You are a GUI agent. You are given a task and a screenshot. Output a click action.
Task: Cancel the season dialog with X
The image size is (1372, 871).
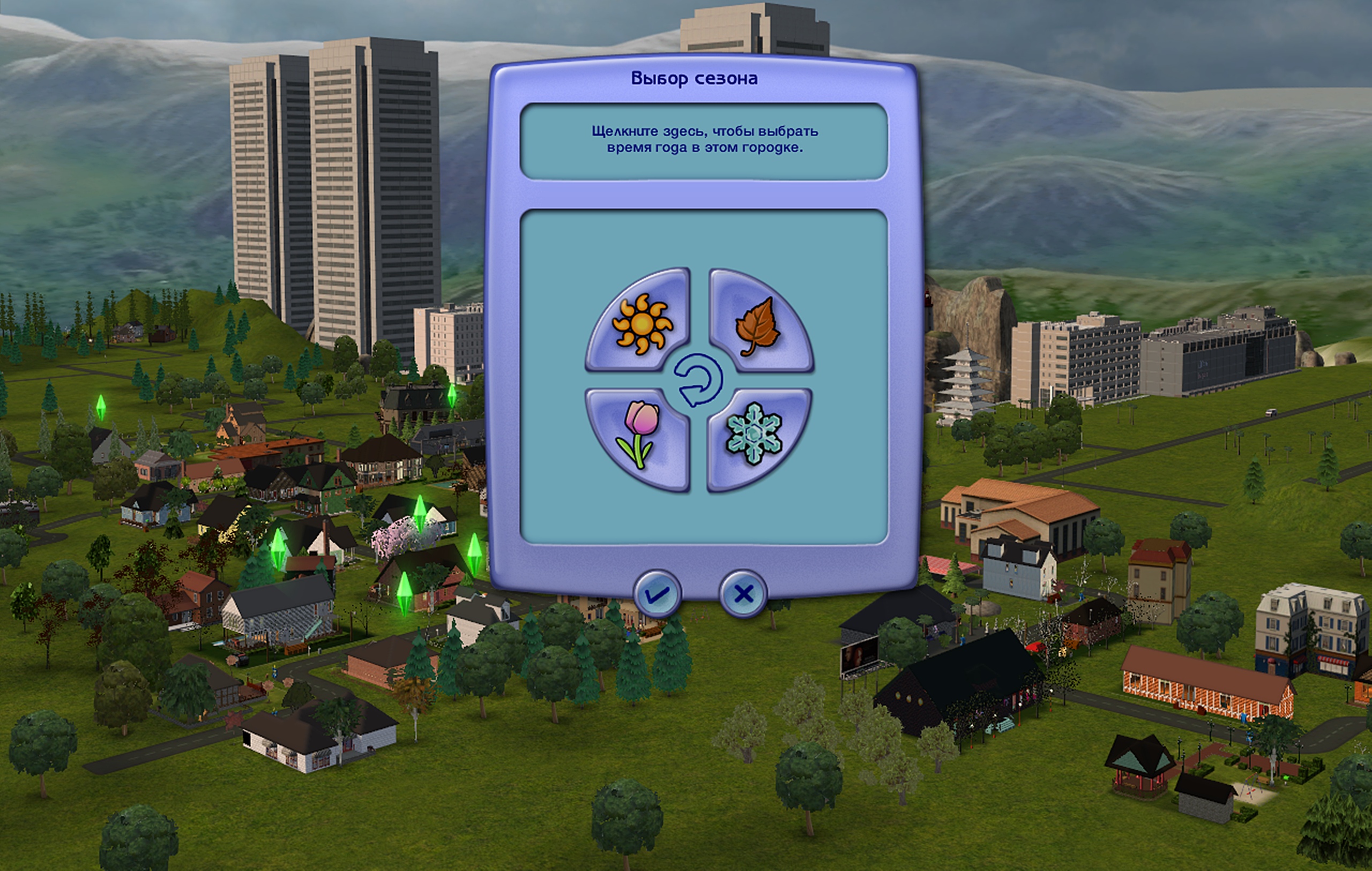[x=743, y=595]
